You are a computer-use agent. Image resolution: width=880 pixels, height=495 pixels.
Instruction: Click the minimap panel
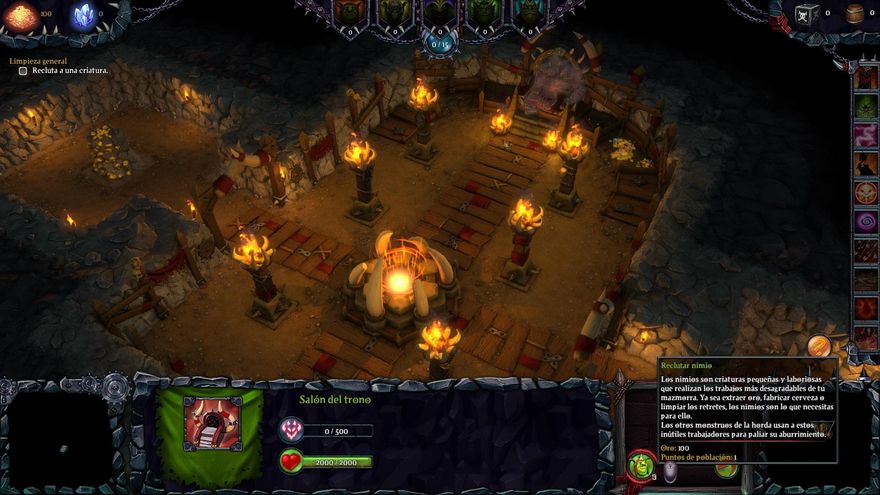point(60,440)
